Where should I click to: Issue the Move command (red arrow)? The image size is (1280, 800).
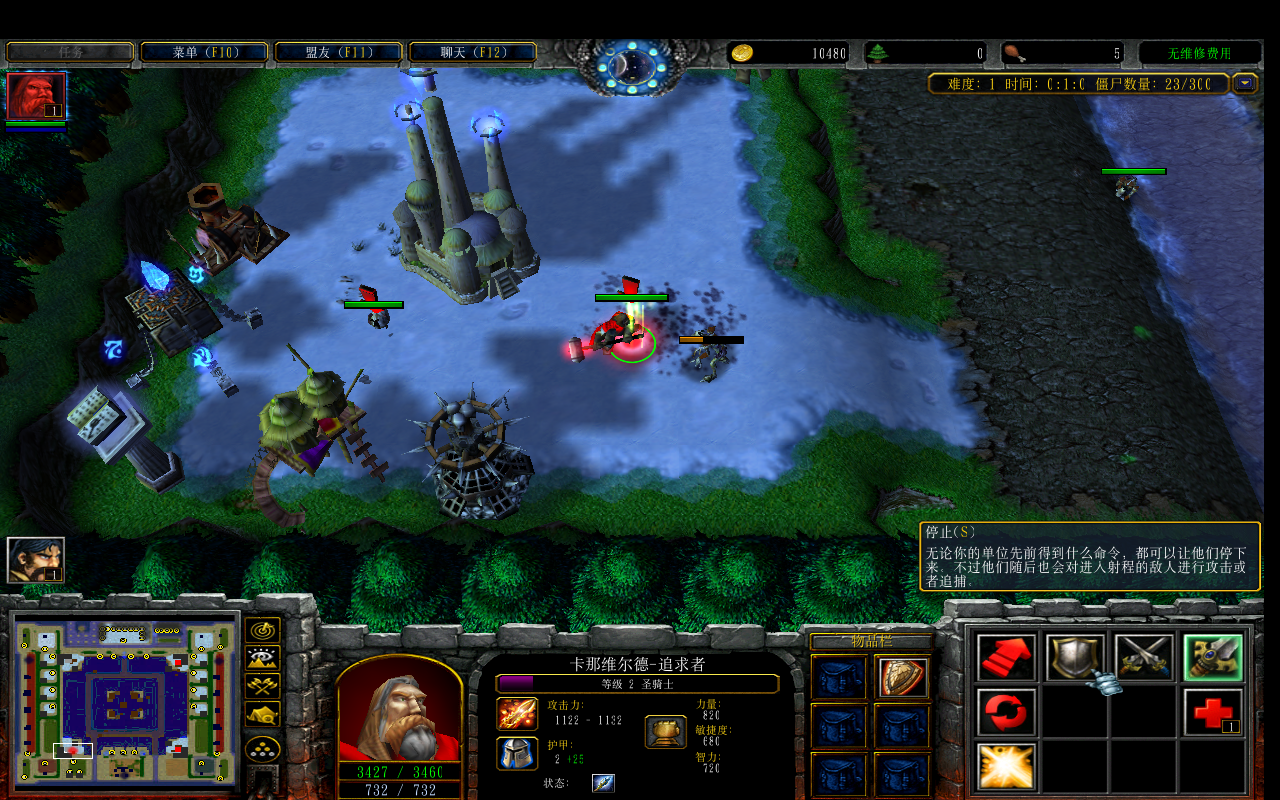[x=1005, y=657]
